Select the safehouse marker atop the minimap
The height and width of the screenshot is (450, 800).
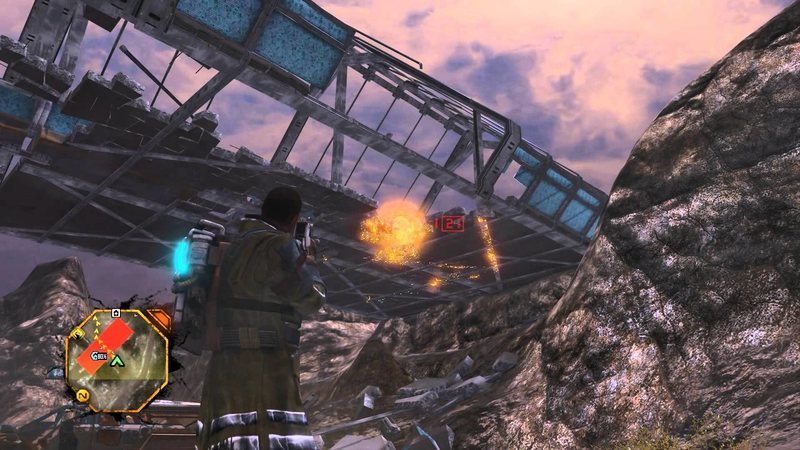(116, 314)
